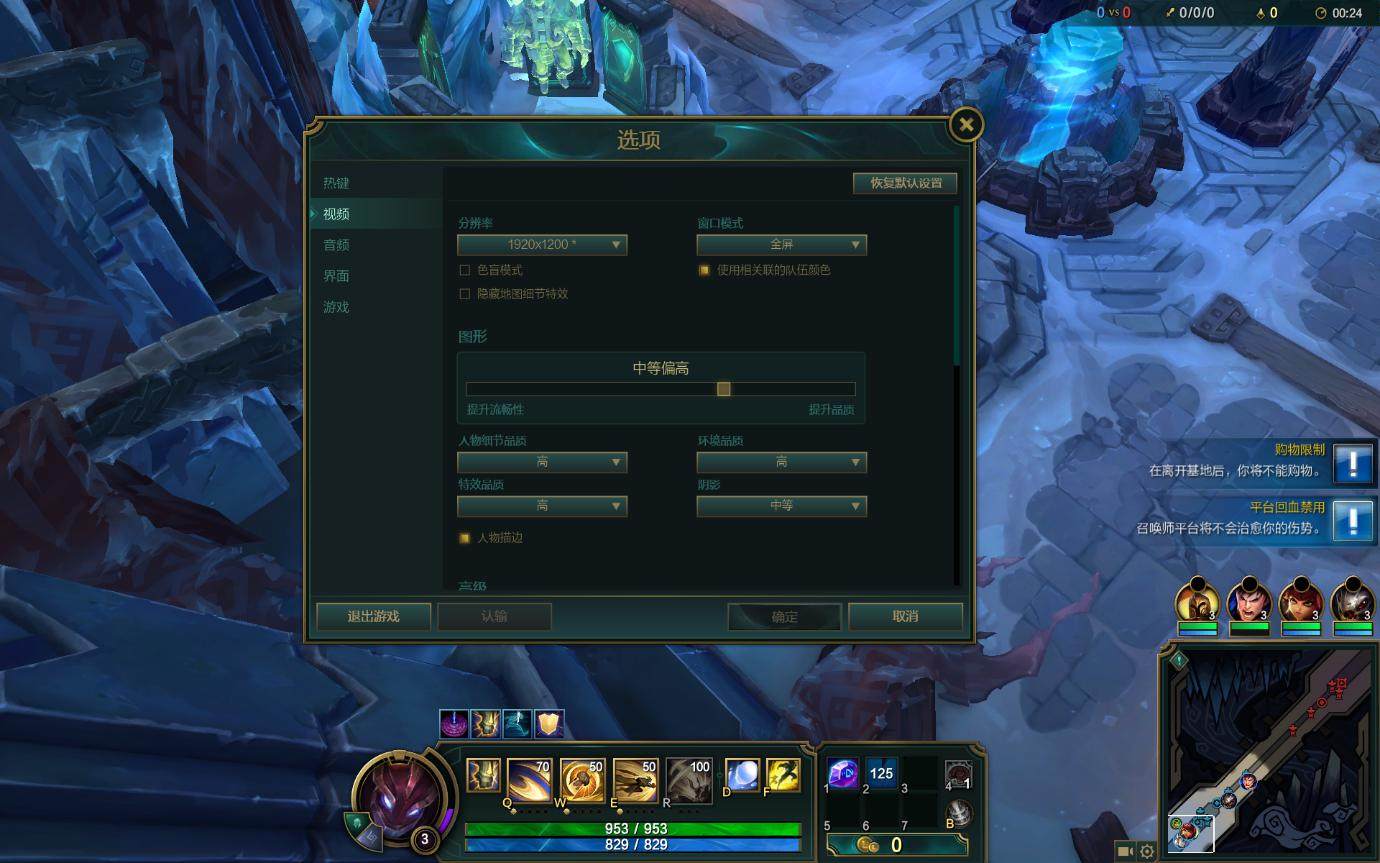Click the 退出游戏 exit game button
The height and width of the screenshot is (863, 1380).
click(x=373, y=616)
